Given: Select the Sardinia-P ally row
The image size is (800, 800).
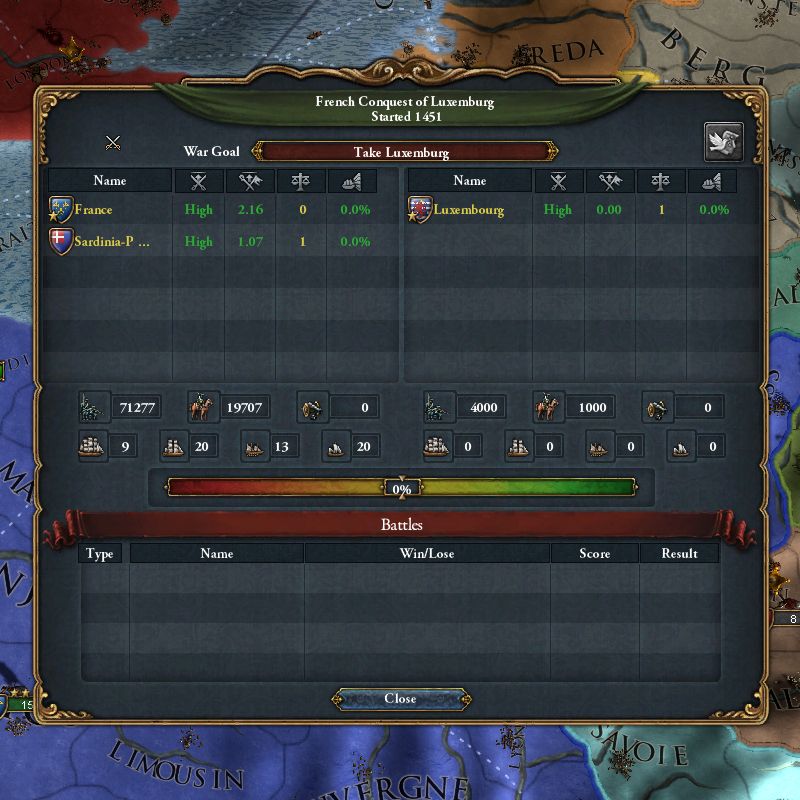Looking at the screenshot, I should pyautogui.click(x=112, y=241).
